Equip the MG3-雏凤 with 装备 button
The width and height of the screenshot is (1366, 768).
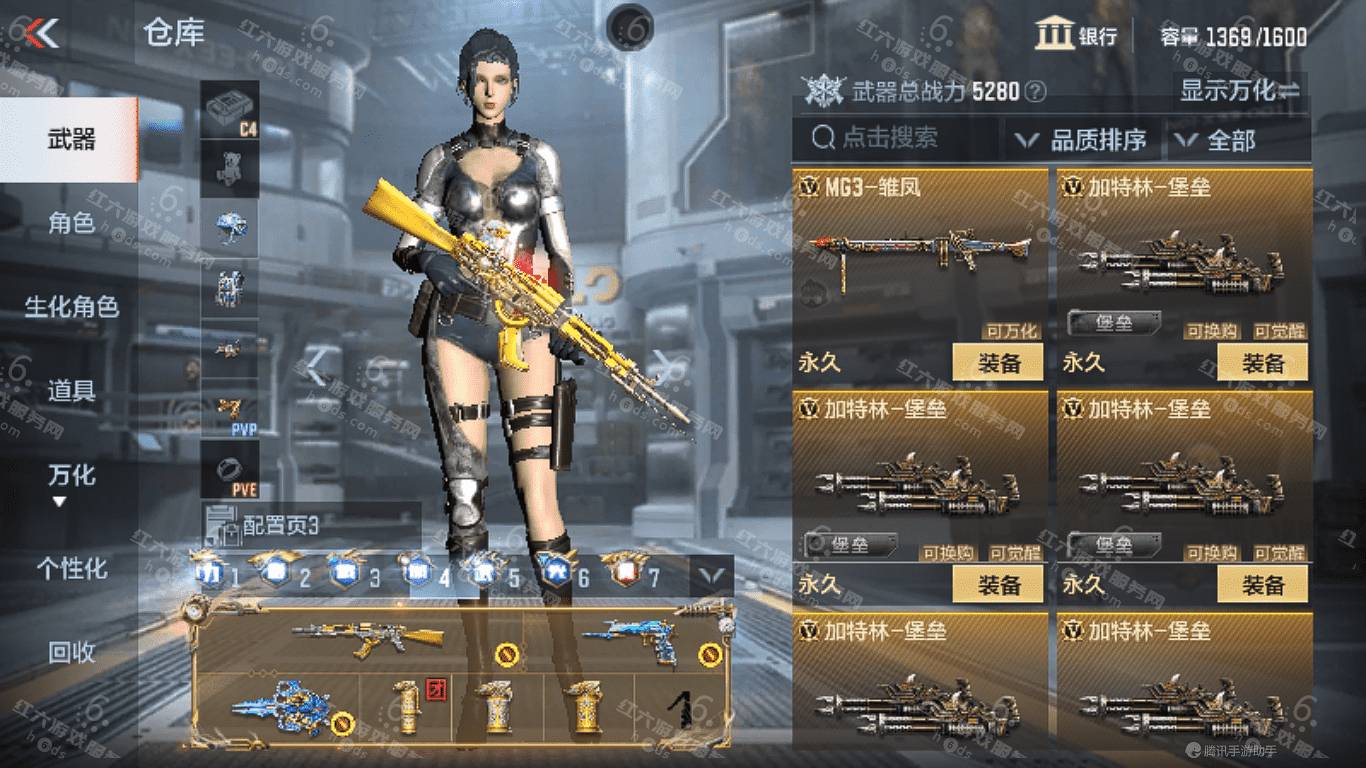click(x=997, y=362)
